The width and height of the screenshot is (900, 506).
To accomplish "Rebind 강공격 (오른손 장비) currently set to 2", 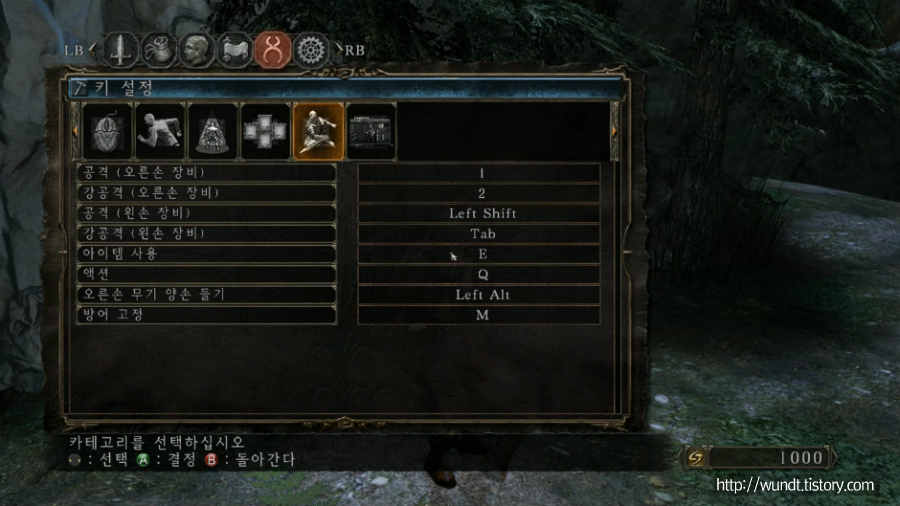I will [x=480, y=193].
